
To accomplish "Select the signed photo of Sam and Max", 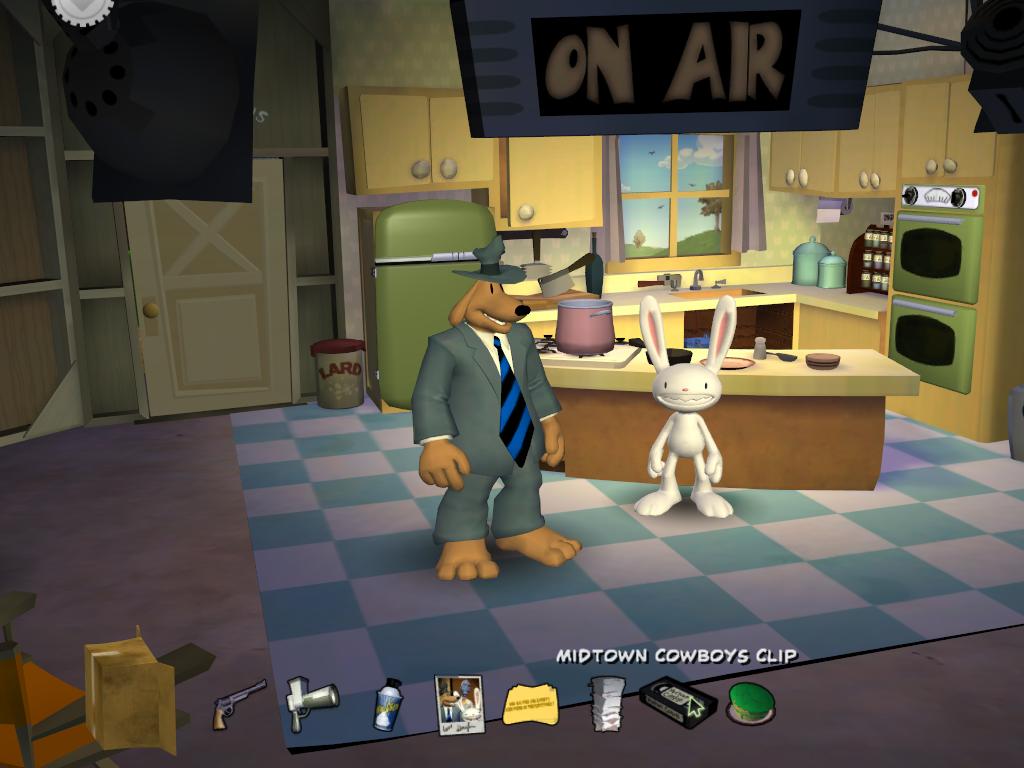I will tap(459, 704).
